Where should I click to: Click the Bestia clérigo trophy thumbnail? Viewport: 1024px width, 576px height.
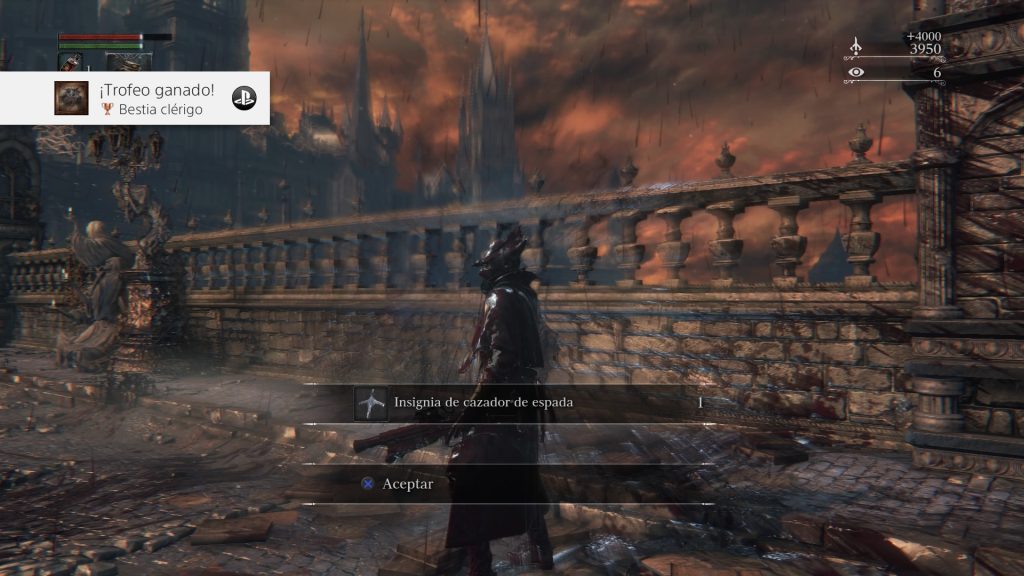point(70,98)
